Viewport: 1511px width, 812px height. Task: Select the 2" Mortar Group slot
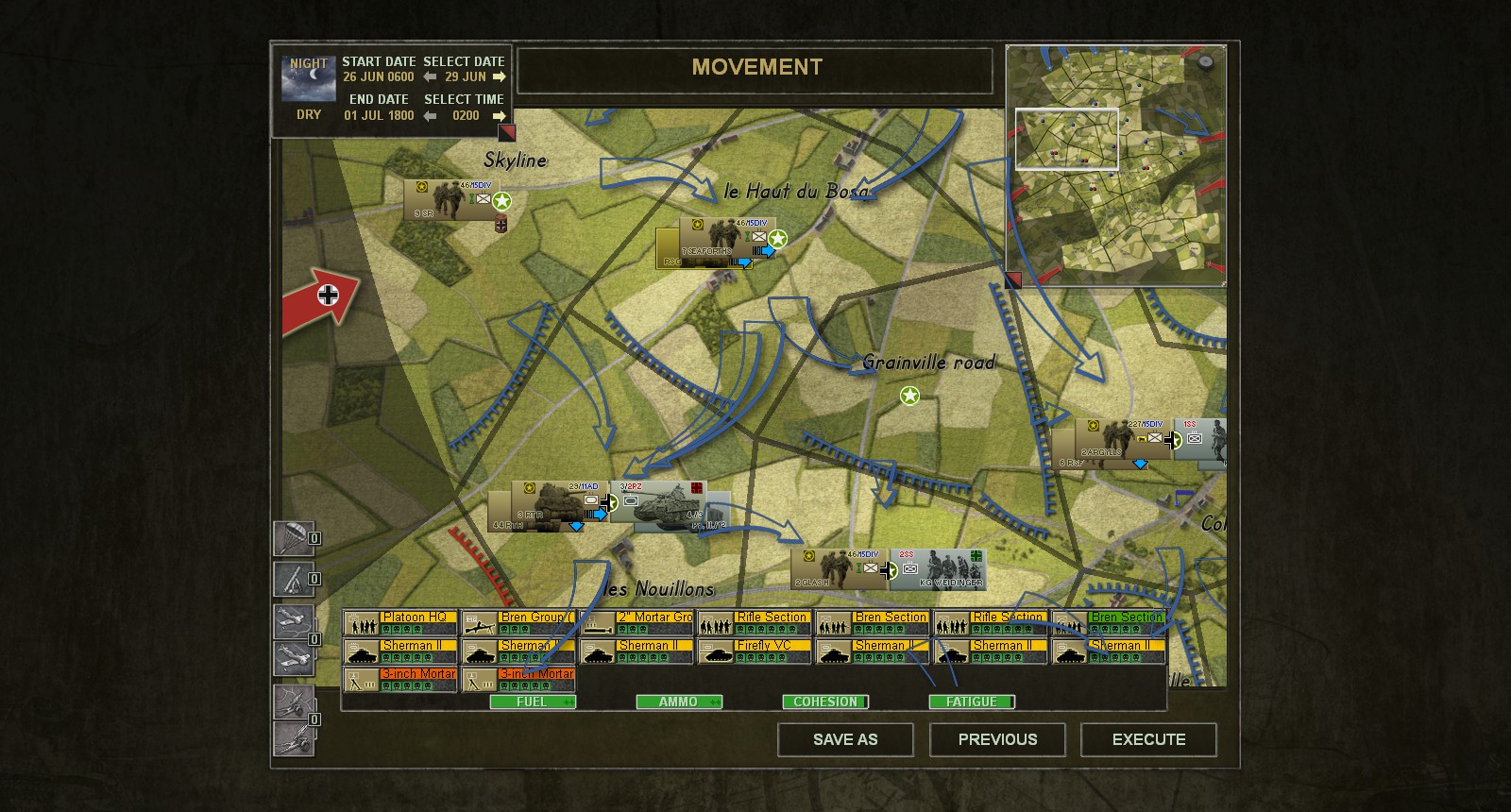point(636,623)
